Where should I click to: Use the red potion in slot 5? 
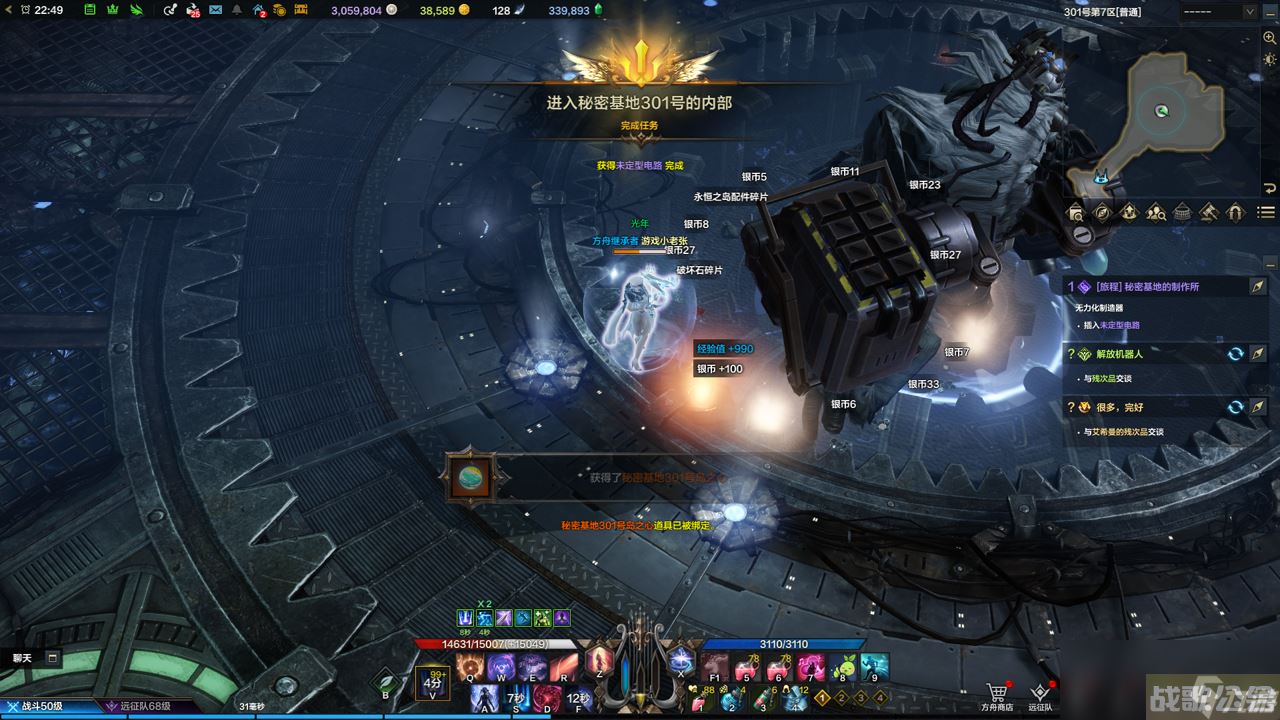pyautogui.click(x=746, y=665)
